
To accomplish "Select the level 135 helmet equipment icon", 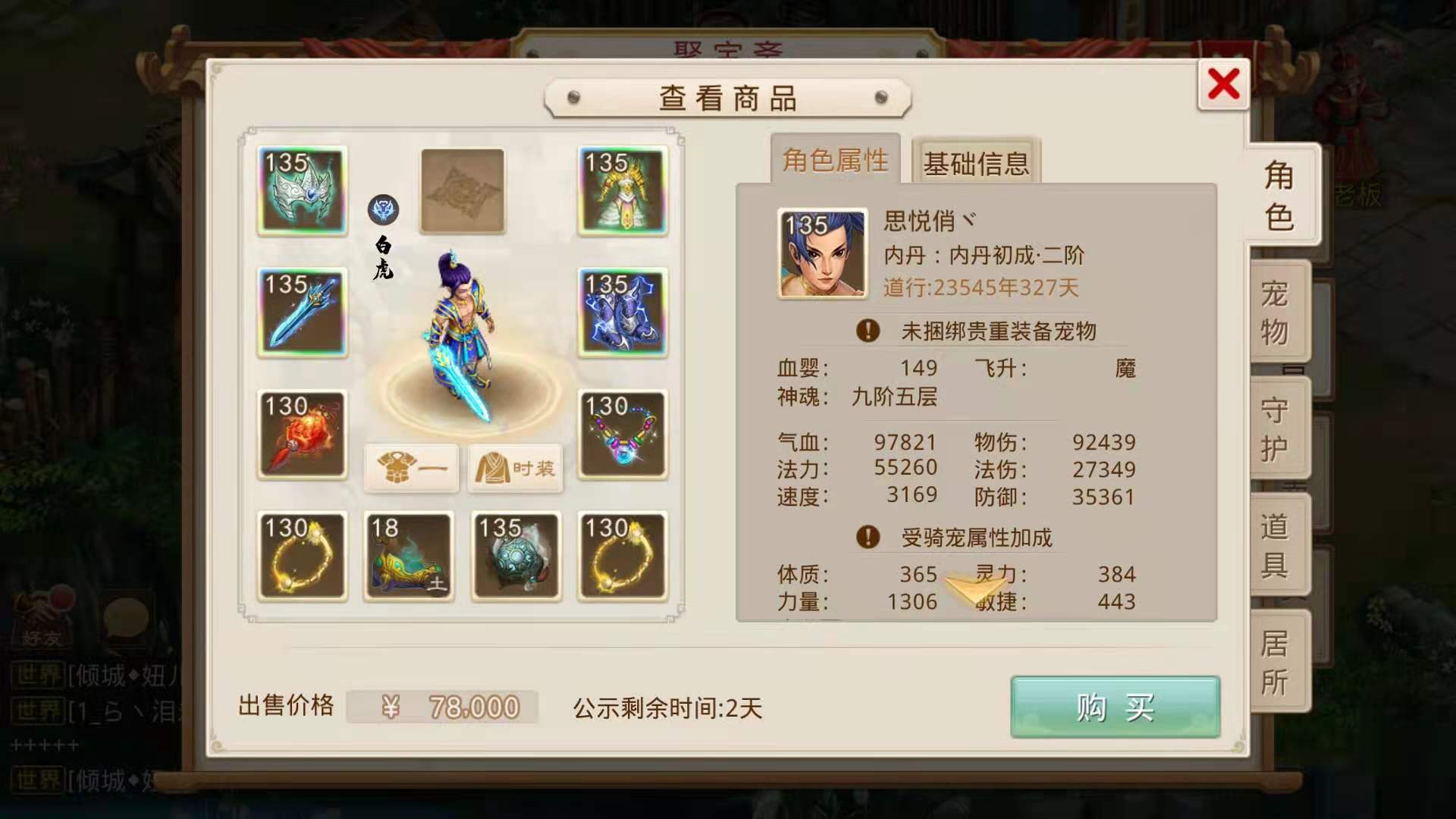I will (x=301, y=192).
